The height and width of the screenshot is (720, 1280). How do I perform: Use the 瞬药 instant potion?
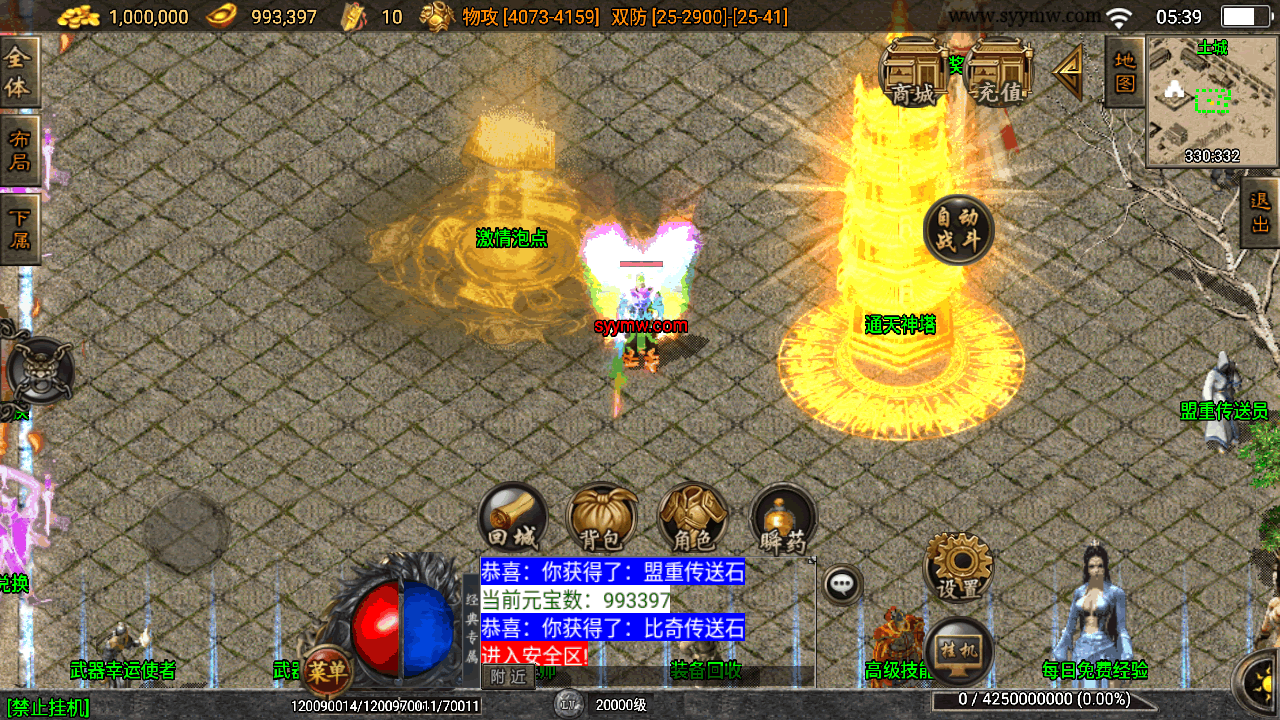[x=783, y=518]
